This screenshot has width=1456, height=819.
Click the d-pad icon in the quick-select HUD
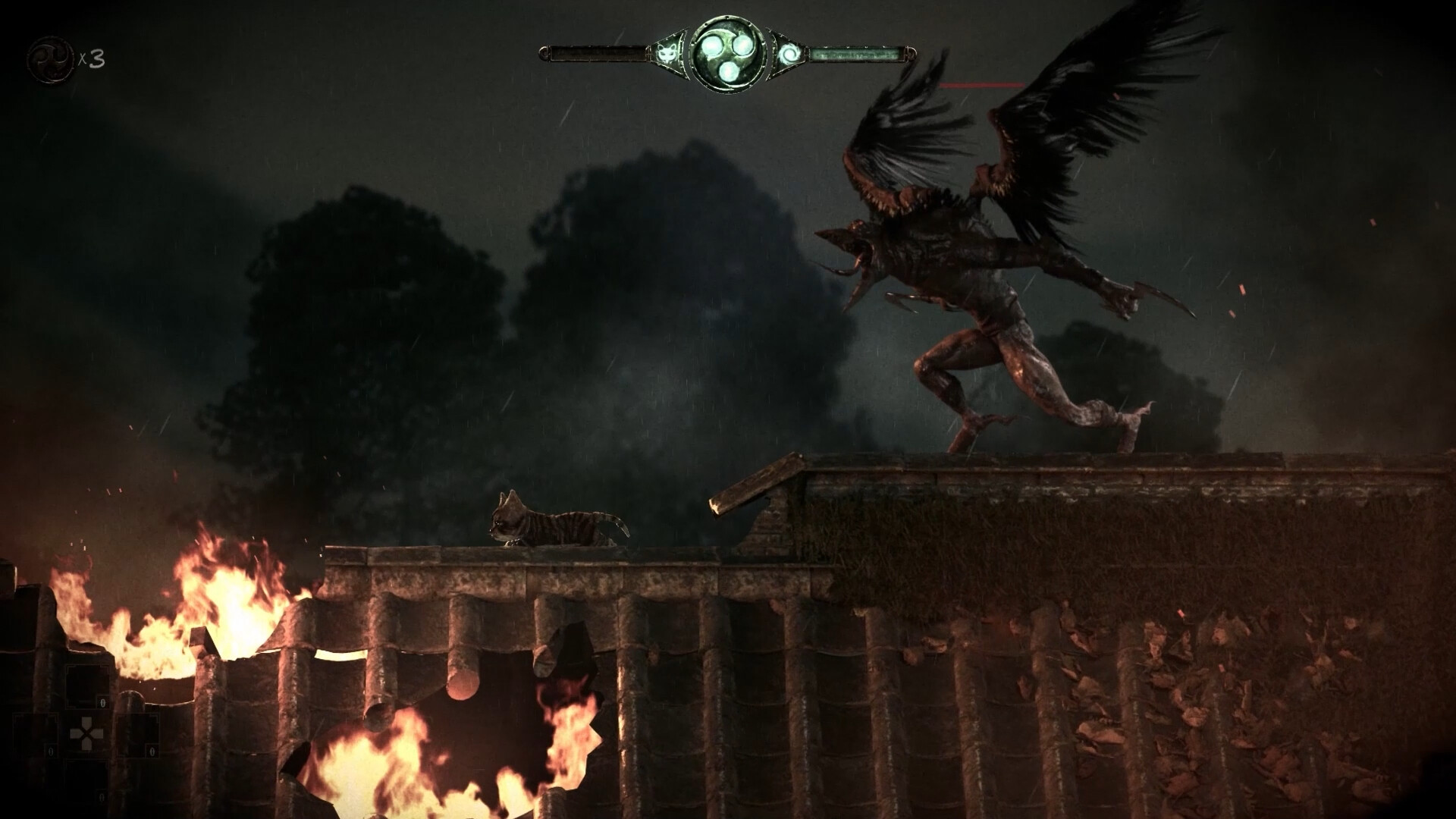click(x=86, y=733)
